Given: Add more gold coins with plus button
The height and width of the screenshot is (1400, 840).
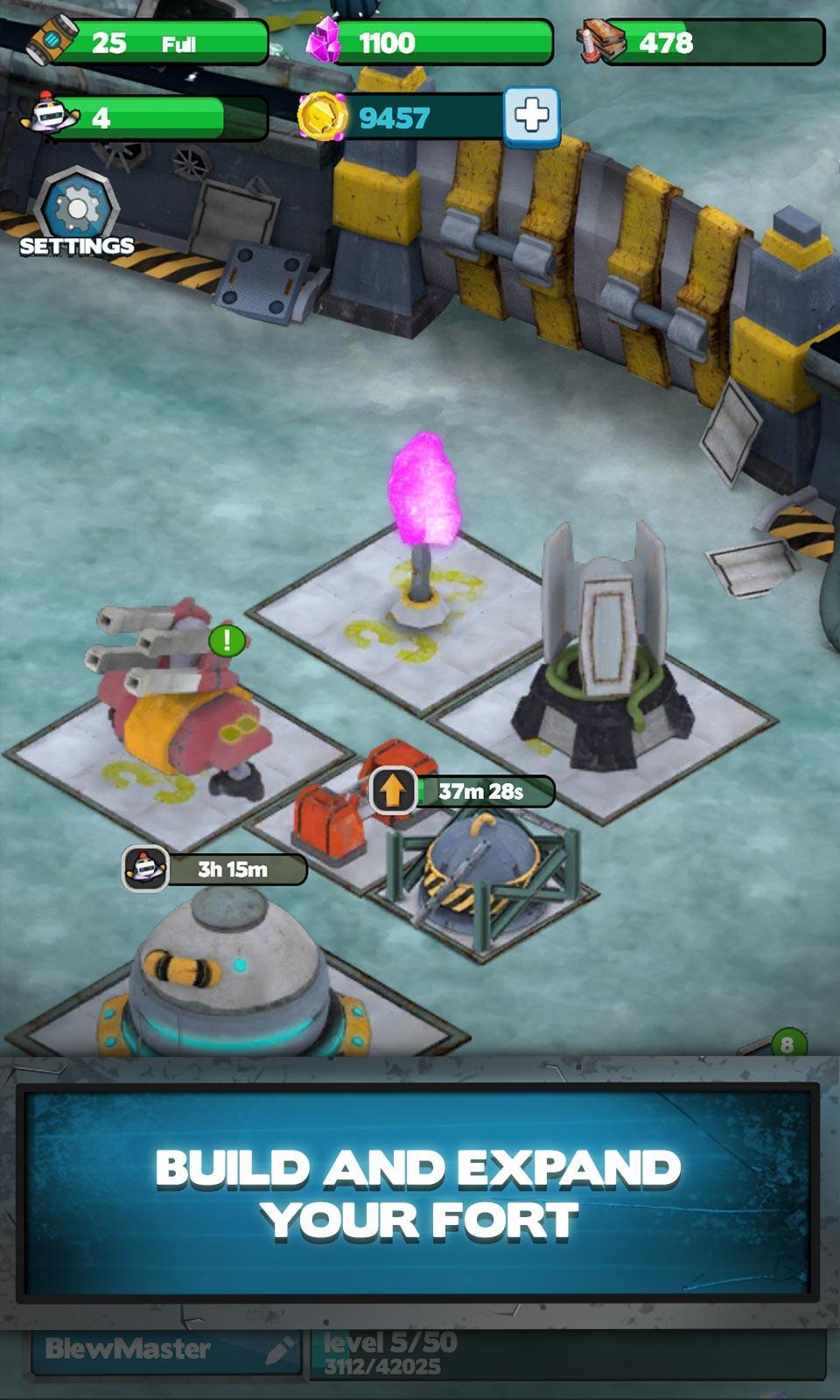Looking at the screenshot, I should click(531, 115).
